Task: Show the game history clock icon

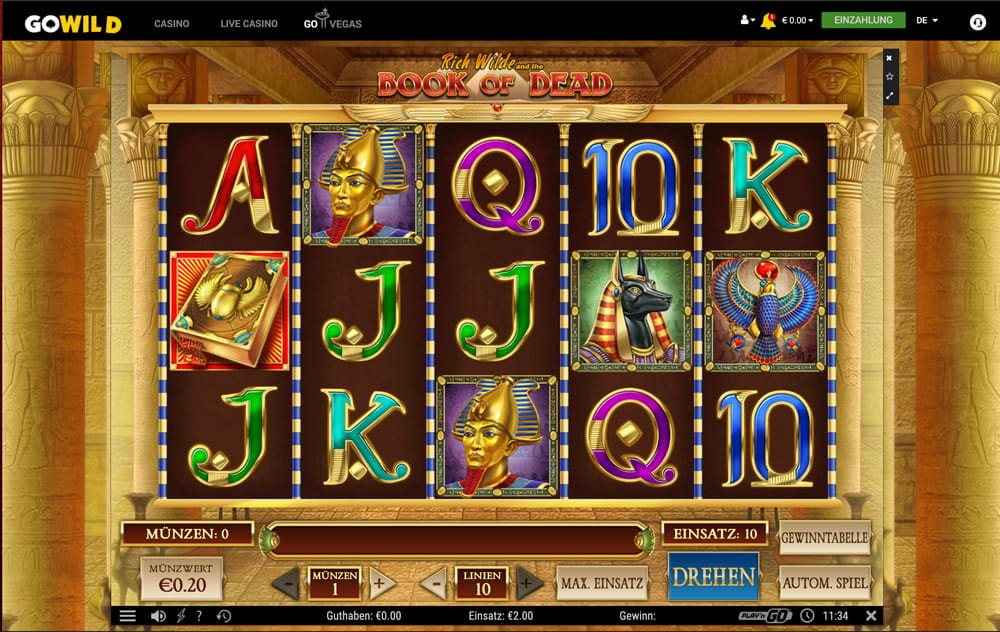Action: [x=224, y=616]
